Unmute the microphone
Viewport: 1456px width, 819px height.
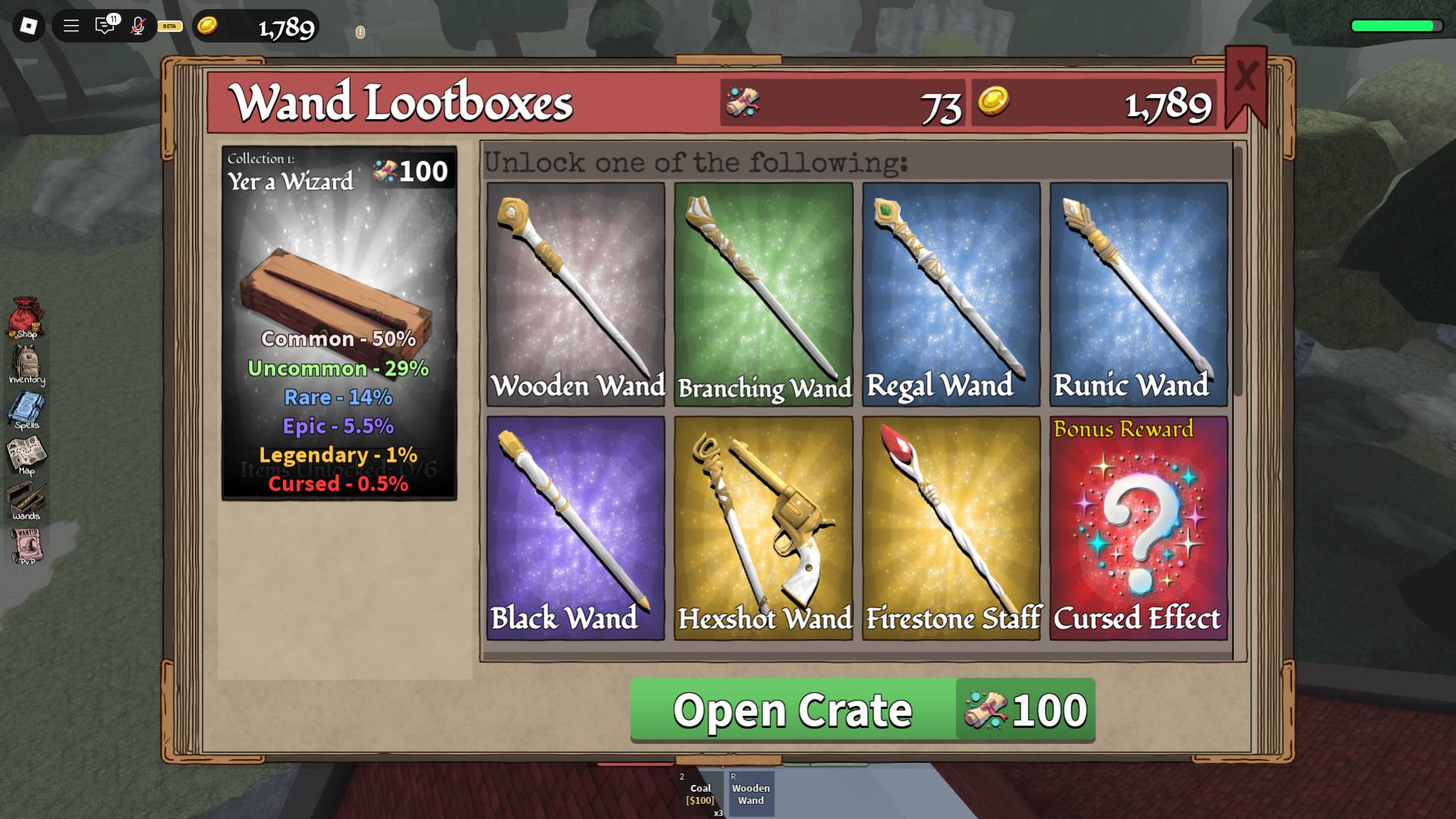[136, 25]
